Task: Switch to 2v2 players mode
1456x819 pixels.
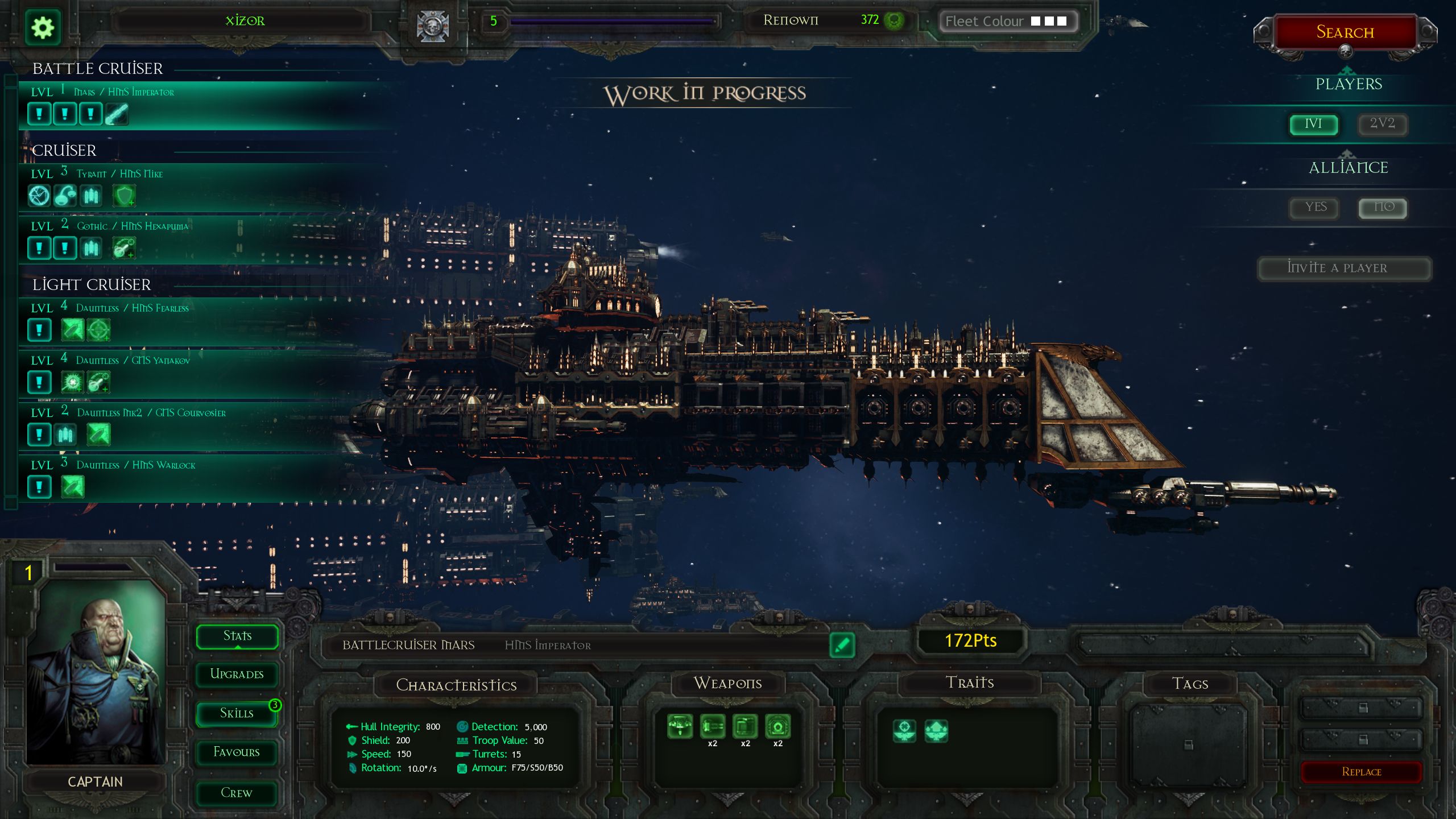Action: (1382, 124)
